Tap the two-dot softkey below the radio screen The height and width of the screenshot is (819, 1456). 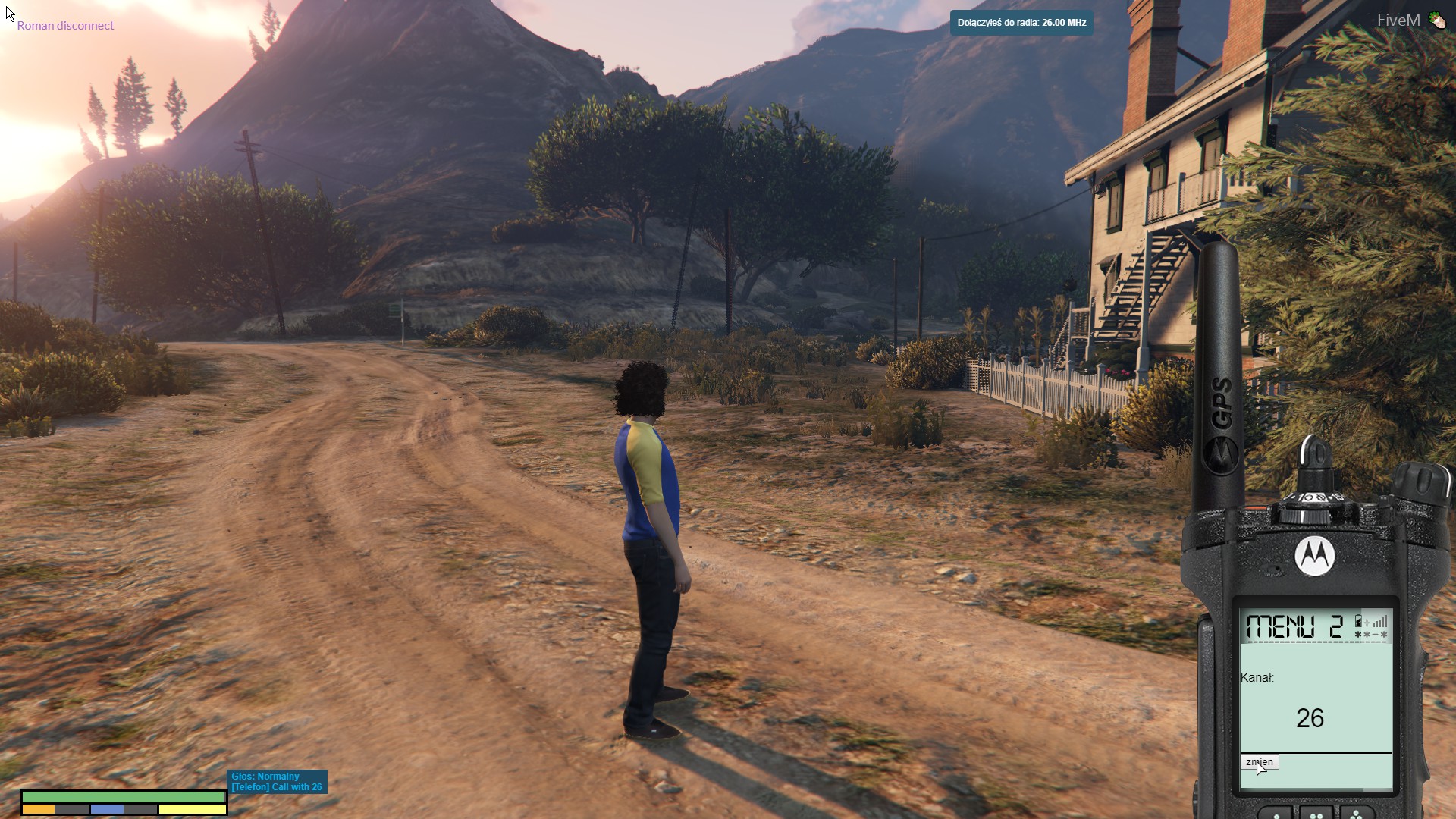tap(1316, 814)
